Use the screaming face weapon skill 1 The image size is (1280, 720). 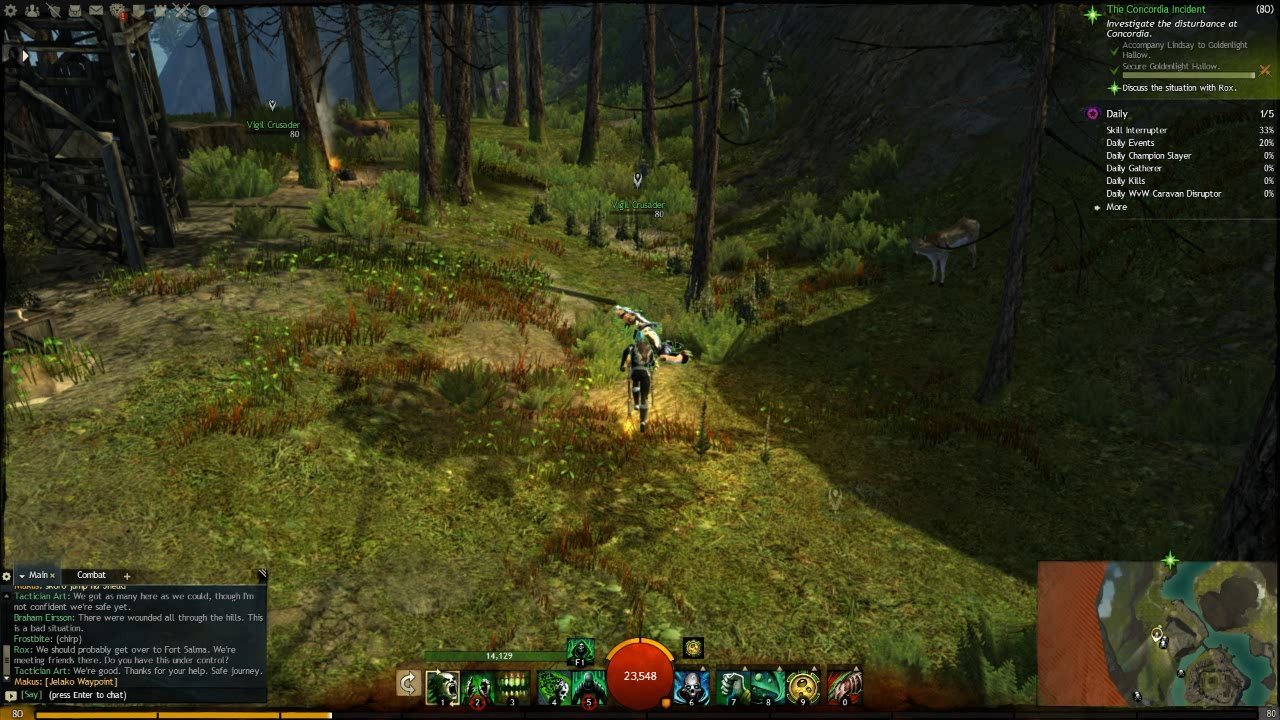point(442,687)
